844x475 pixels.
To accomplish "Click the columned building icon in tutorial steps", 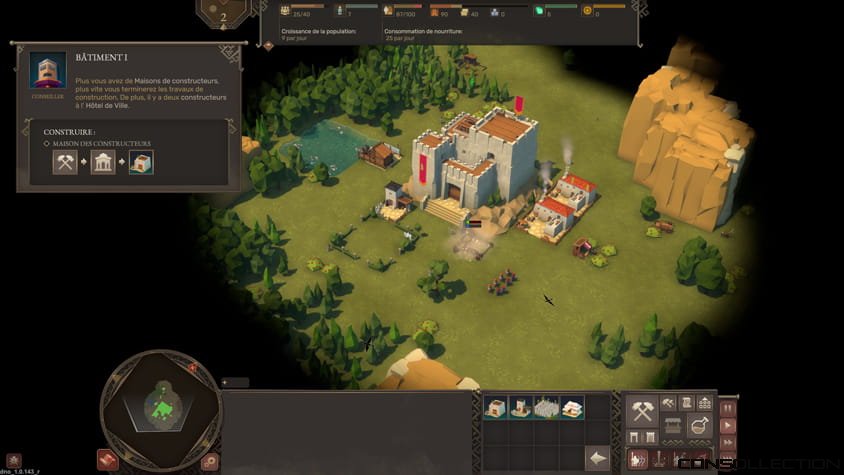I will (x=103, y=161).
